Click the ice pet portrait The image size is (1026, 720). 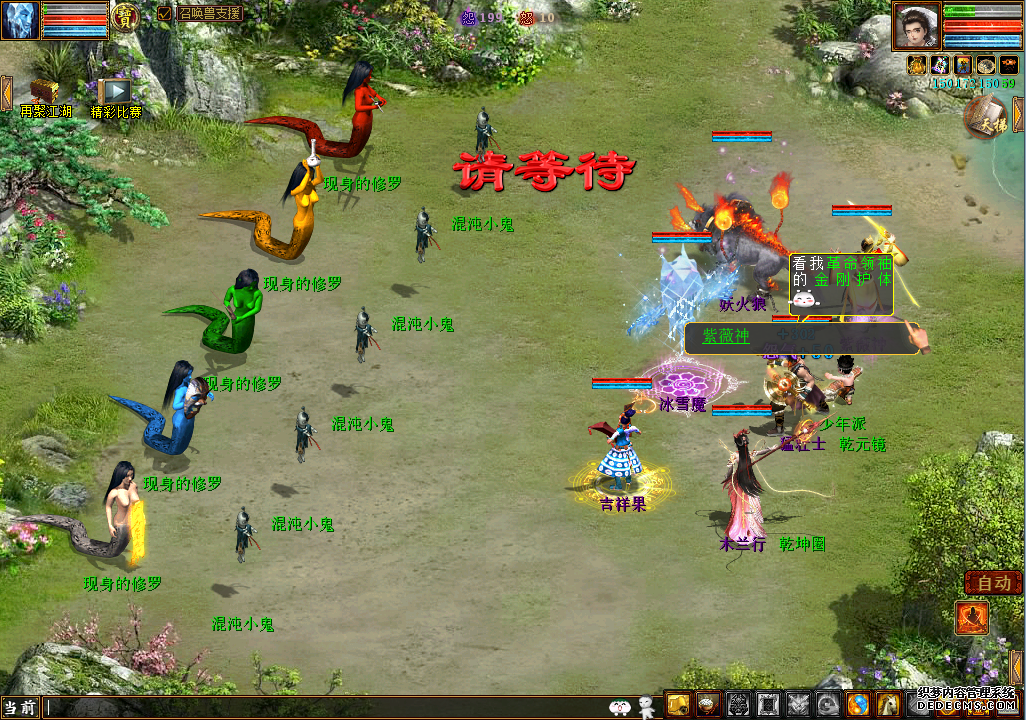click(x=20, y=19)
